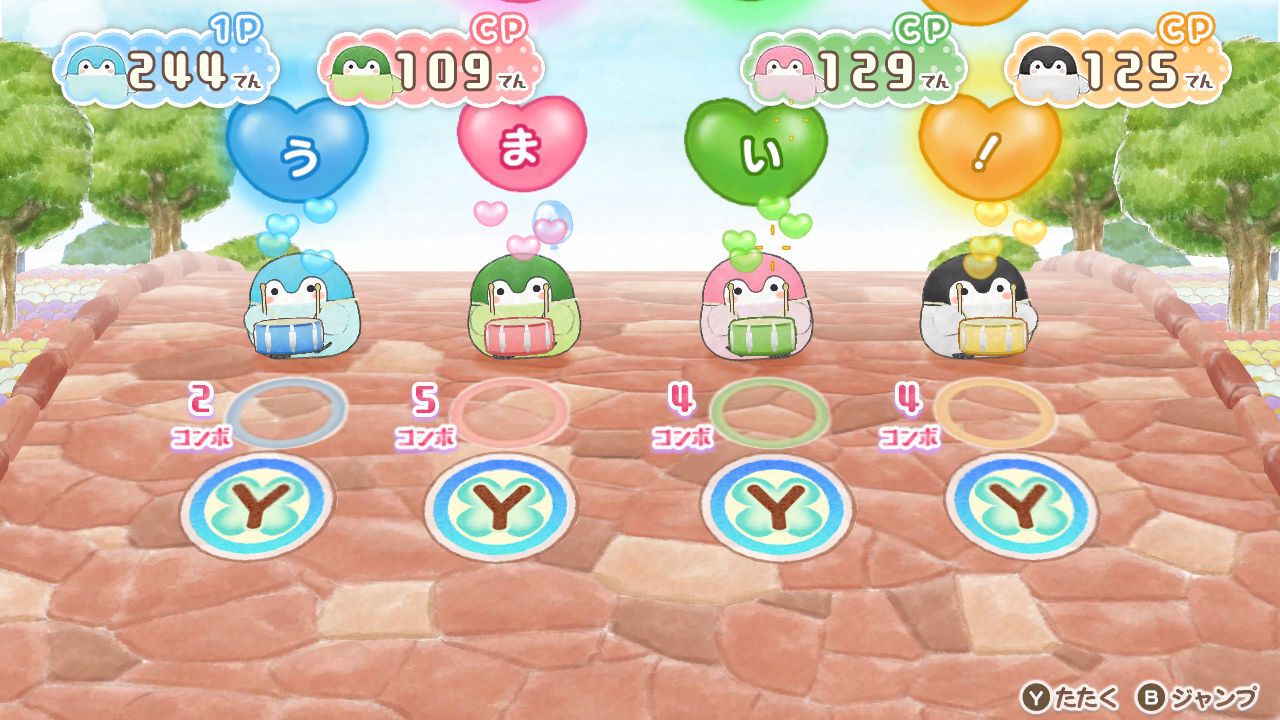Select the blue heart labeled う
This screenshot has height=720, width=1280.
click(297, 150)
